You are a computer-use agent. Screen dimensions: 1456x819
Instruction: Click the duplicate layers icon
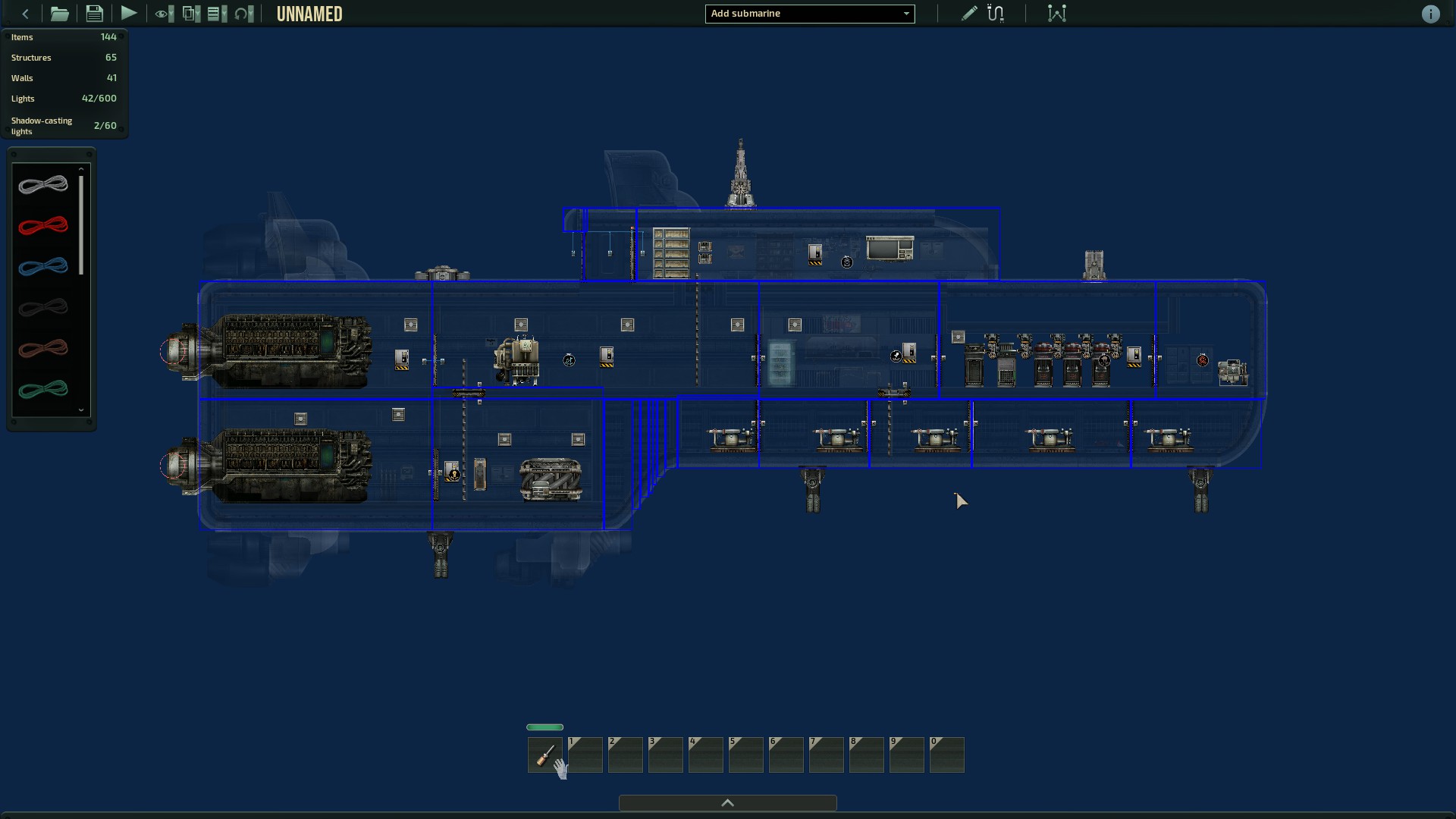point(188,13)
